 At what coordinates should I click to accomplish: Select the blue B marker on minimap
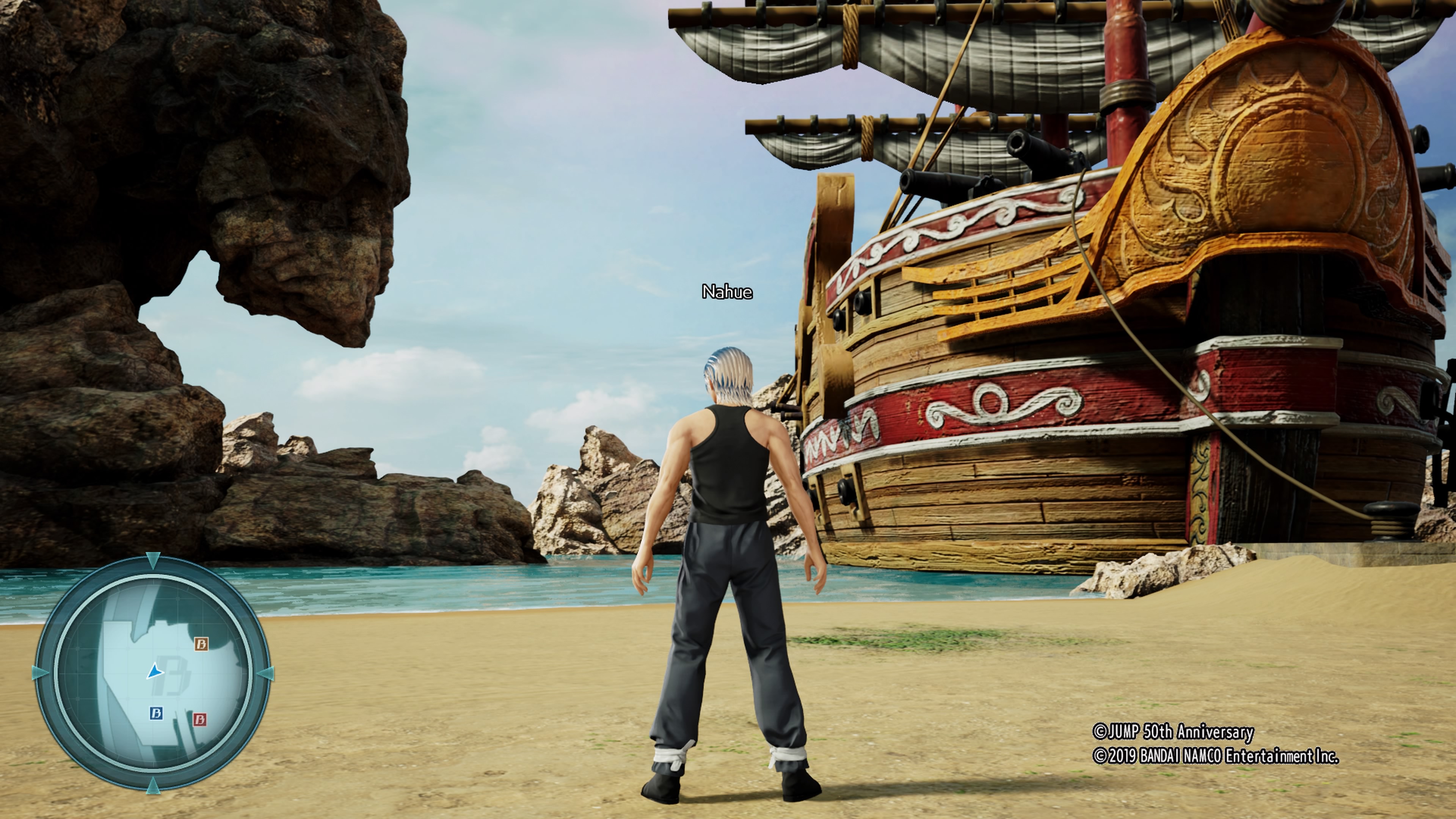pyautogui.click(x=156, y=713)
